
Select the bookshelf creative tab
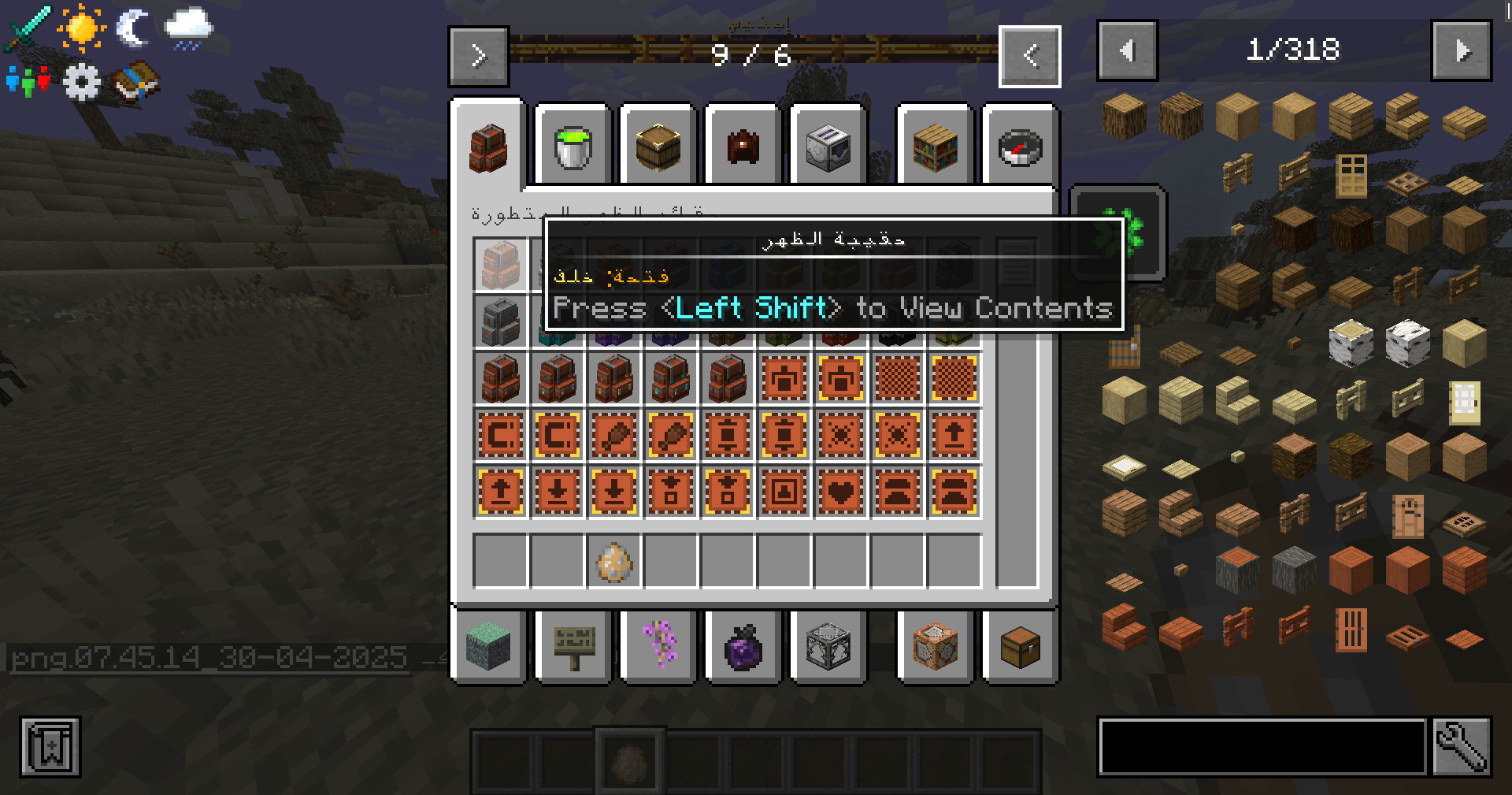pyautogui.click(x=936, y=147)
